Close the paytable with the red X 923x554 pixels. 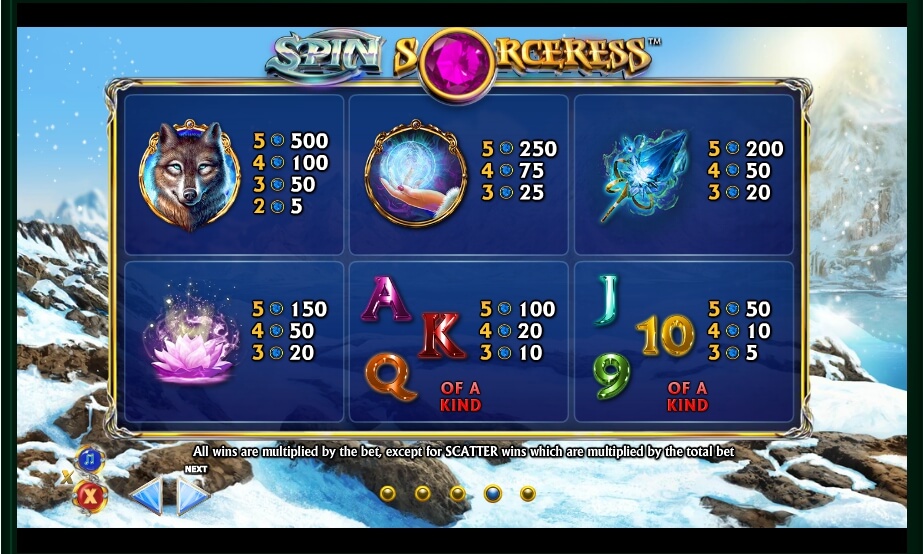[90, 495]
